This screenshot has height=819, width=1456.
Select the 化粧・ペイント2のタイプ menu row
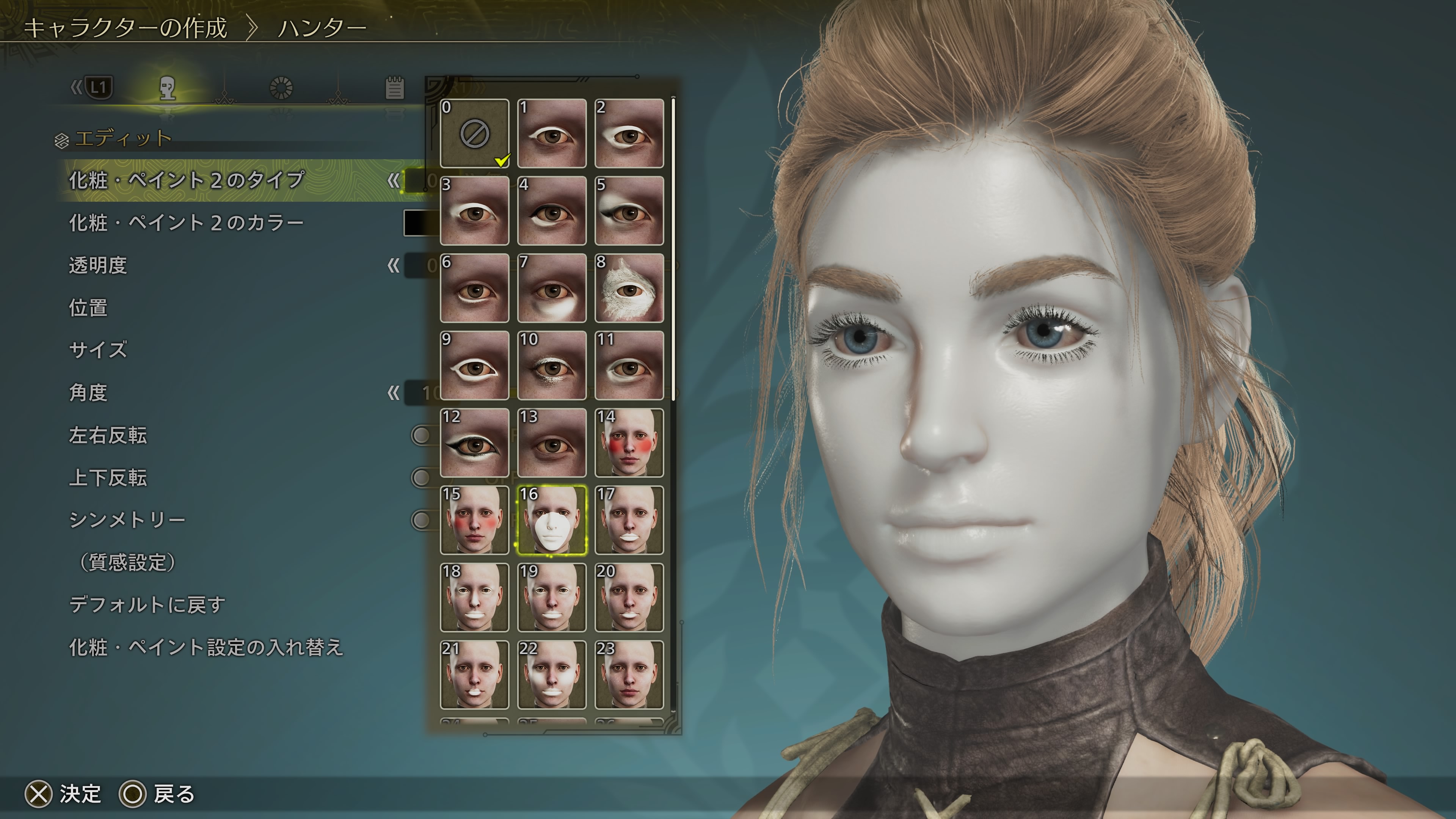coord(187,180)
